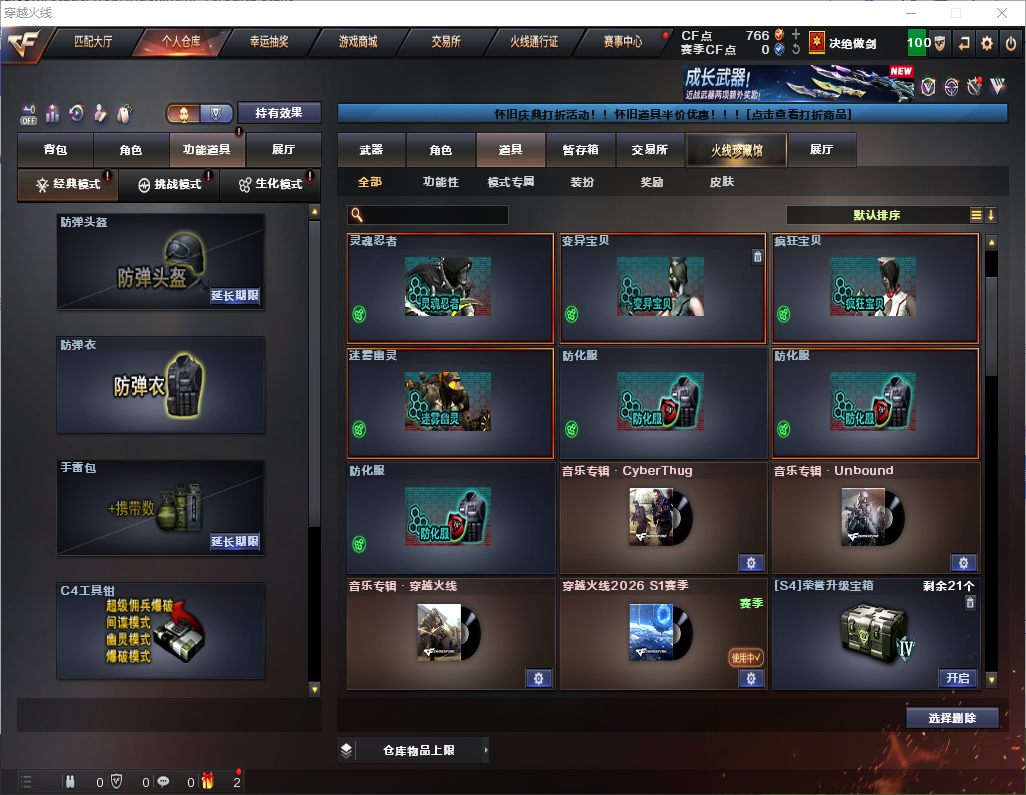The width and height of the screenshot is (1026, 795).
Task: Open the 持有效果 owned effects panel
Action: (x=279, y=113)
